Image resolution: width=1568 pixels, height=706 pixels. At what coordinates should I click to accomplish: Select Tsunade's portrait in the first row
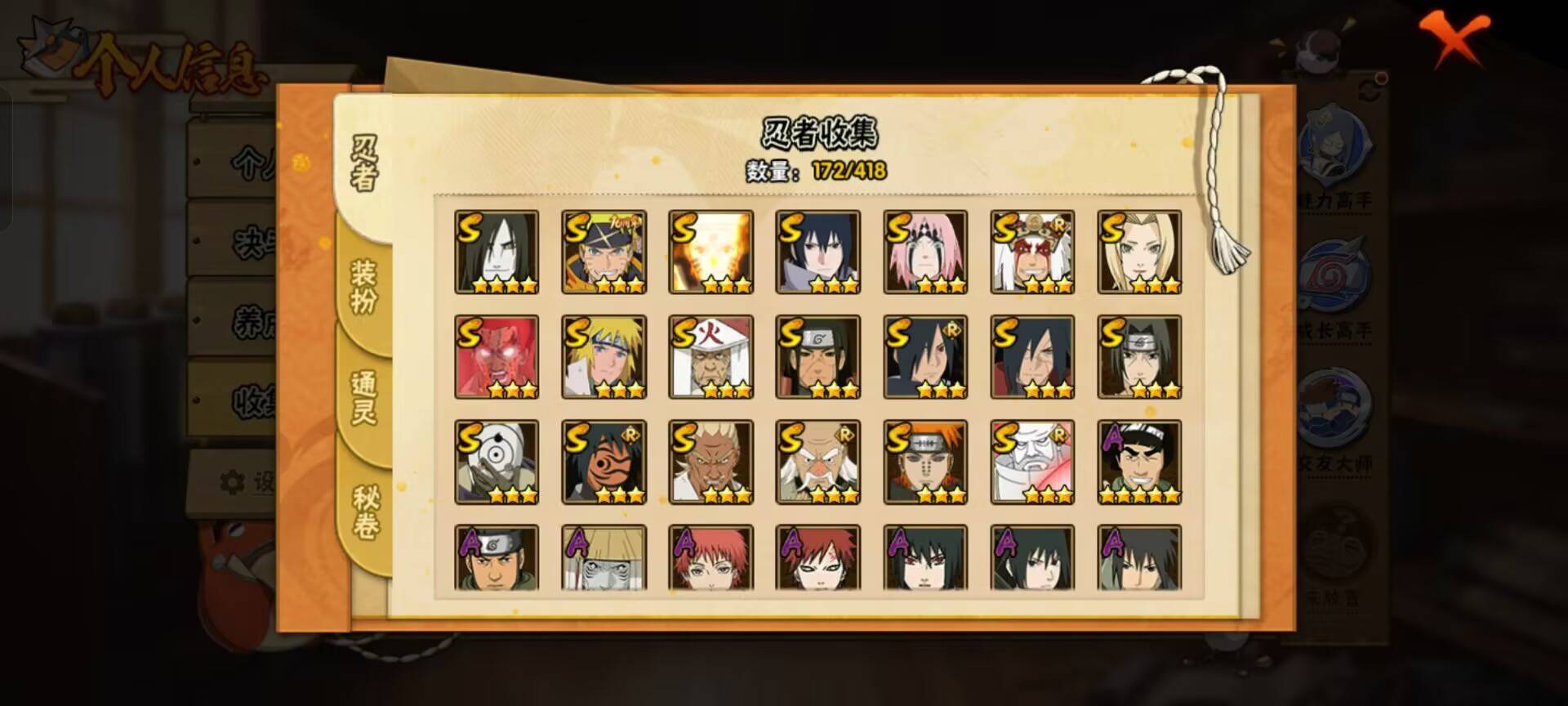(x=1138, y=249)
